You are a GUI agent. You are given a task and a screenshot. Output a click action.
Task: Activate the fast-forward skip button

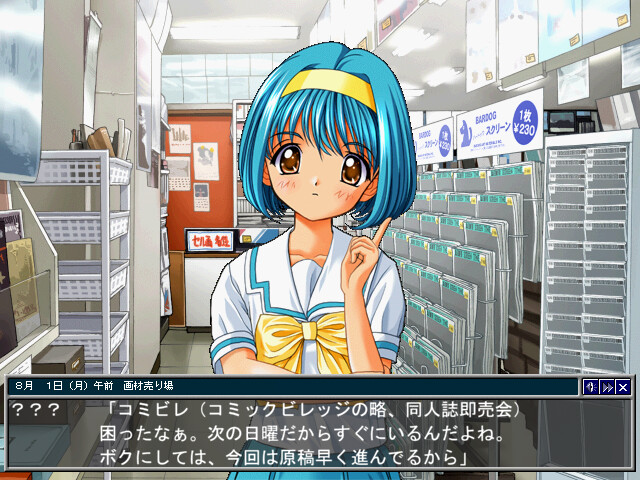point(607,387)
